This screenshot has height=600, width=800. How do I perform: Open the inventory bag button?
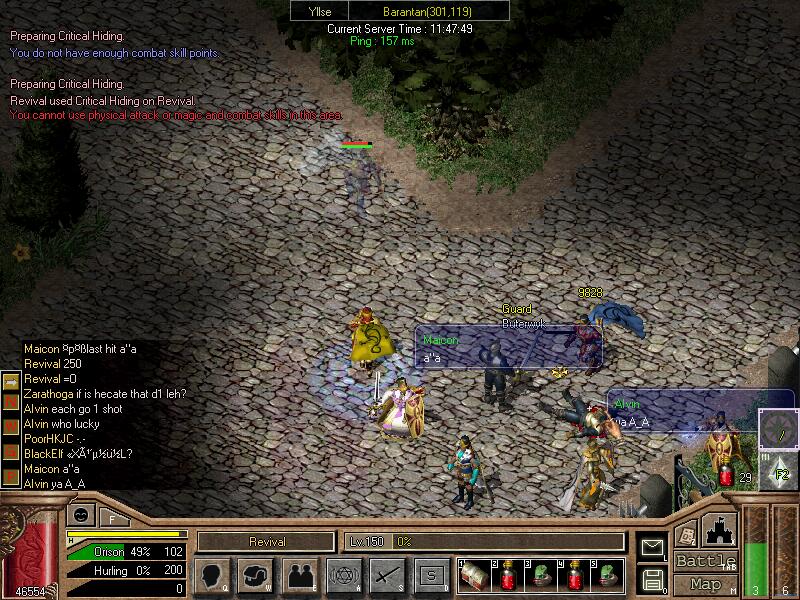pyautogui.click(x=256, y=575)
